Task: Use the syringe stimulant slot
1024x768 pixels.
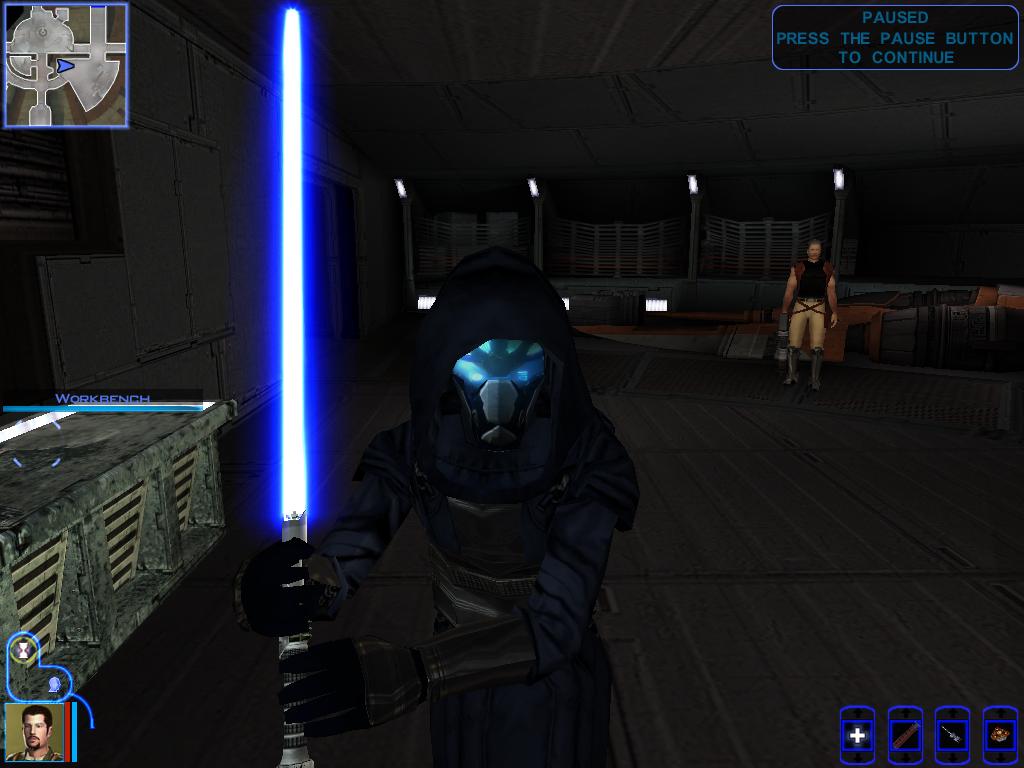Action: point(951,736)
